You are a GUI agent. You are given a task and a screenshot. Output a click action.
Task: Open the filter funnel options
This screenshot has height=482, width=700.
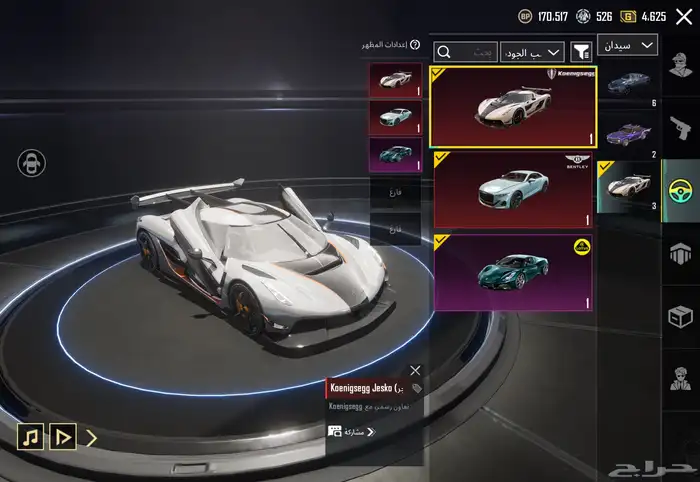point(580,51)
